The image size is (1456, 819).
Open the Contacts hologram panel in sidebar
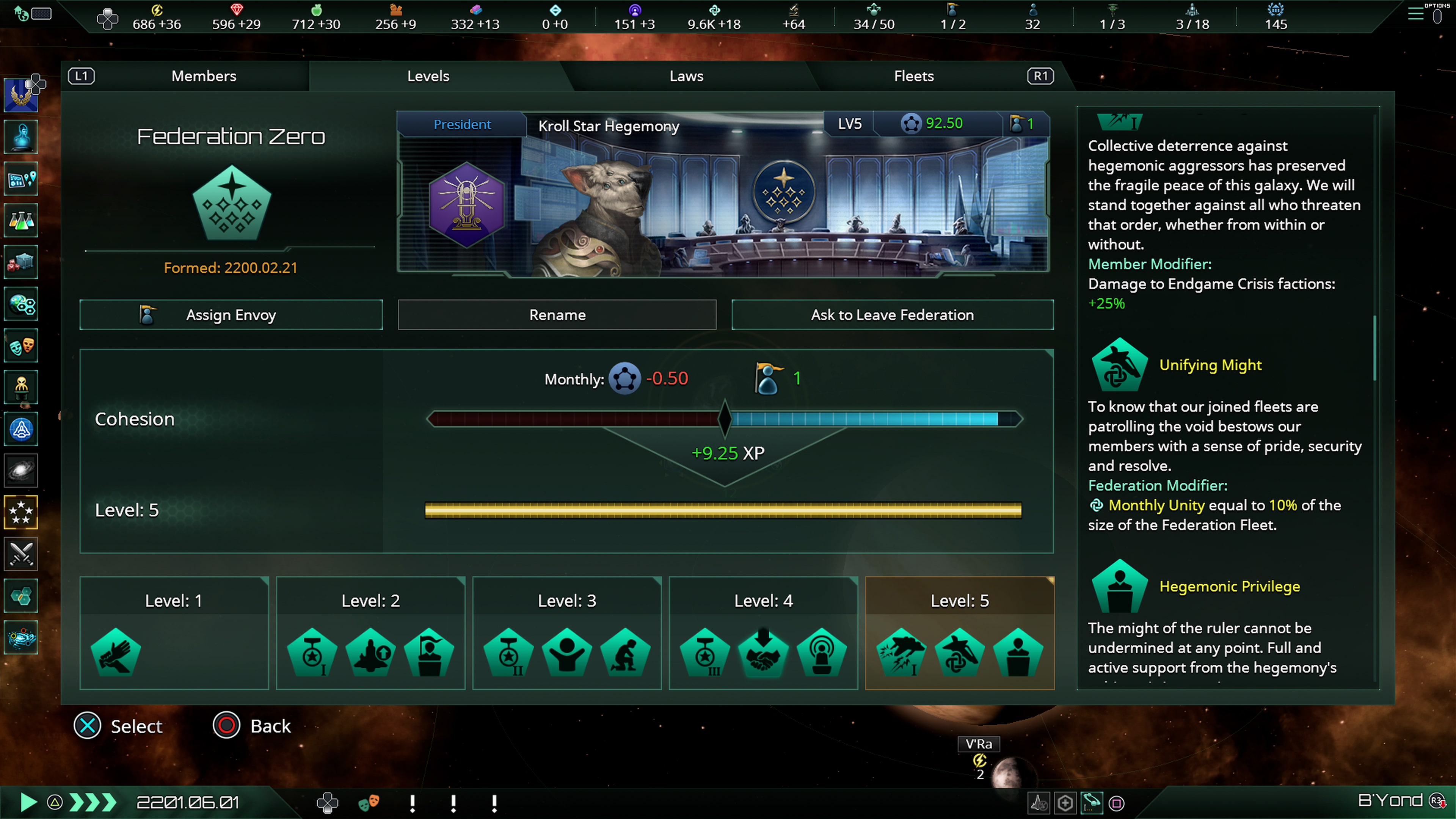tap(21, 137)
